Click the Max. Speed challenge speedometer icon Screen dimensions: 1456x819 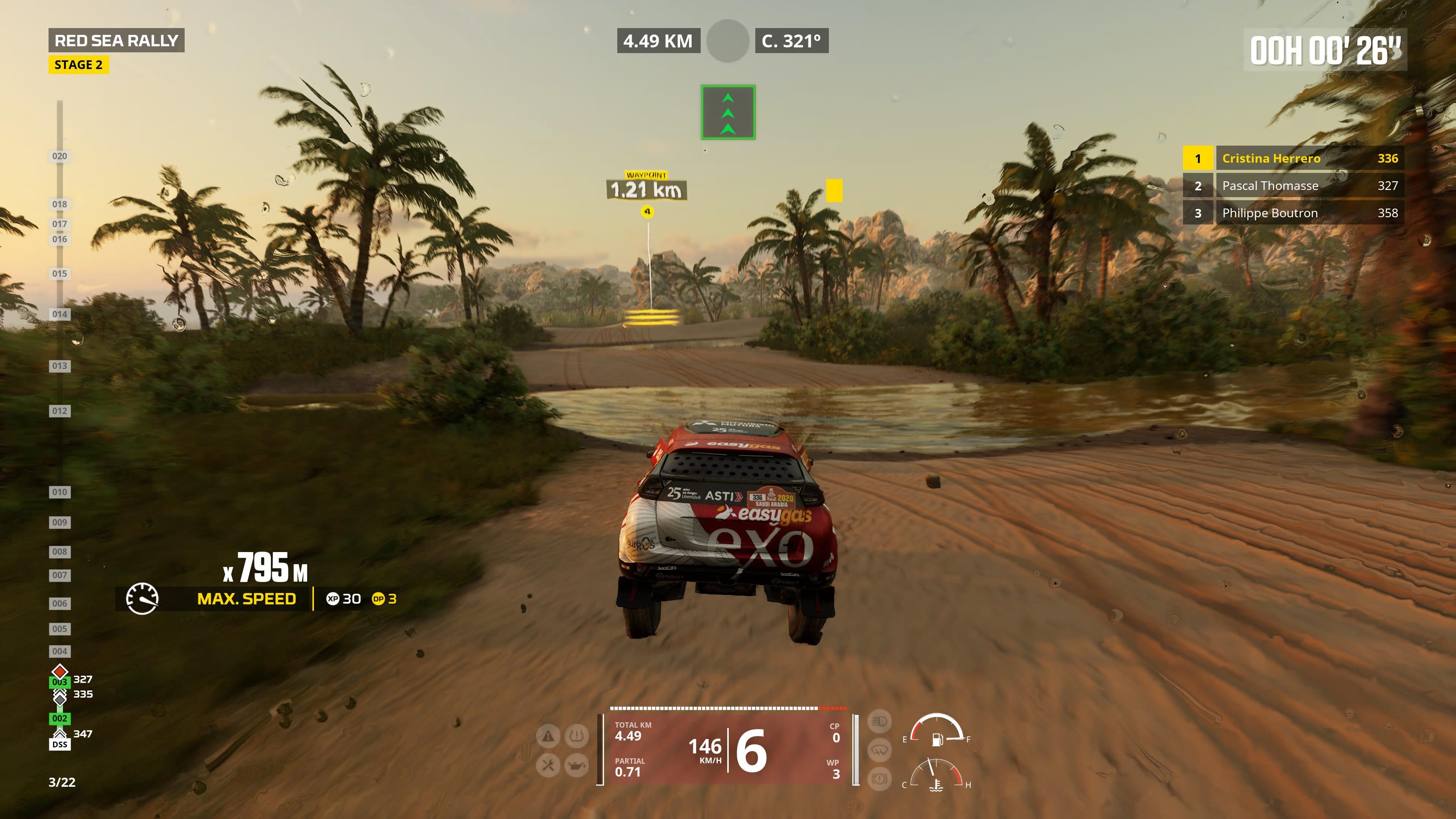[x=142, y=599]
